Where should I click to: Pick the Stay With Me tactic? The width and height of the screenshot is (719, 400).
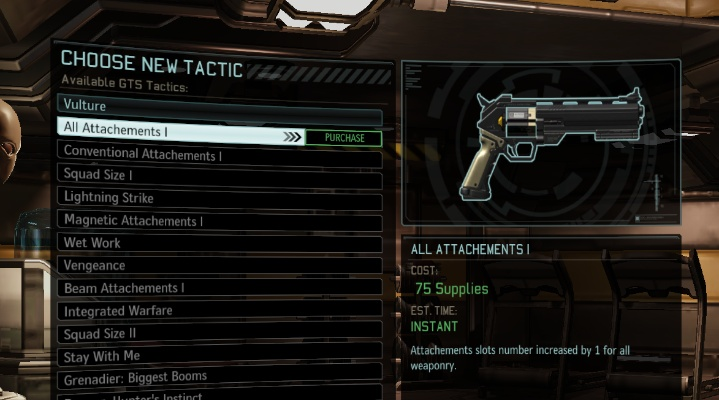pyautogui.click(x=220, y=355)
